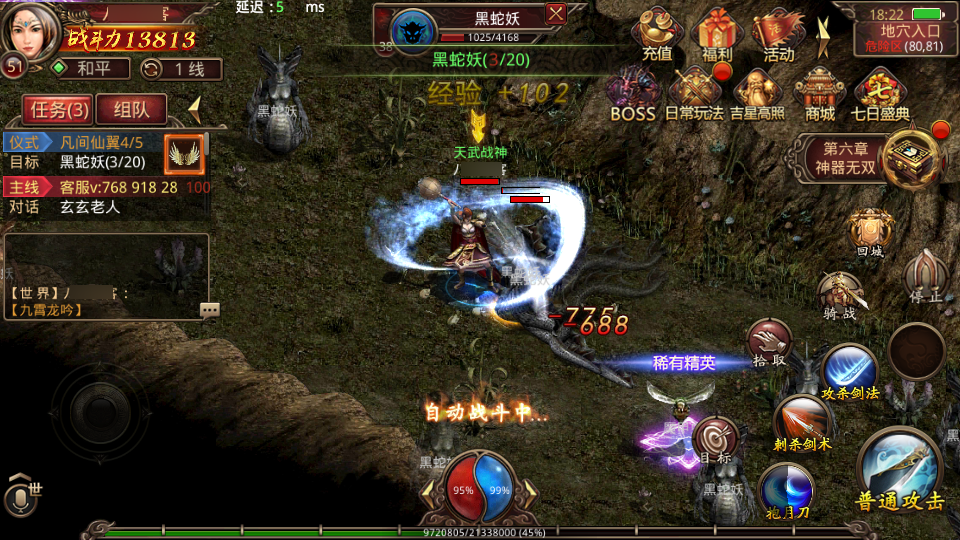Open the 日常玩法 daily activities
Viewport: 960px width, 540px height.
point(694,93)
